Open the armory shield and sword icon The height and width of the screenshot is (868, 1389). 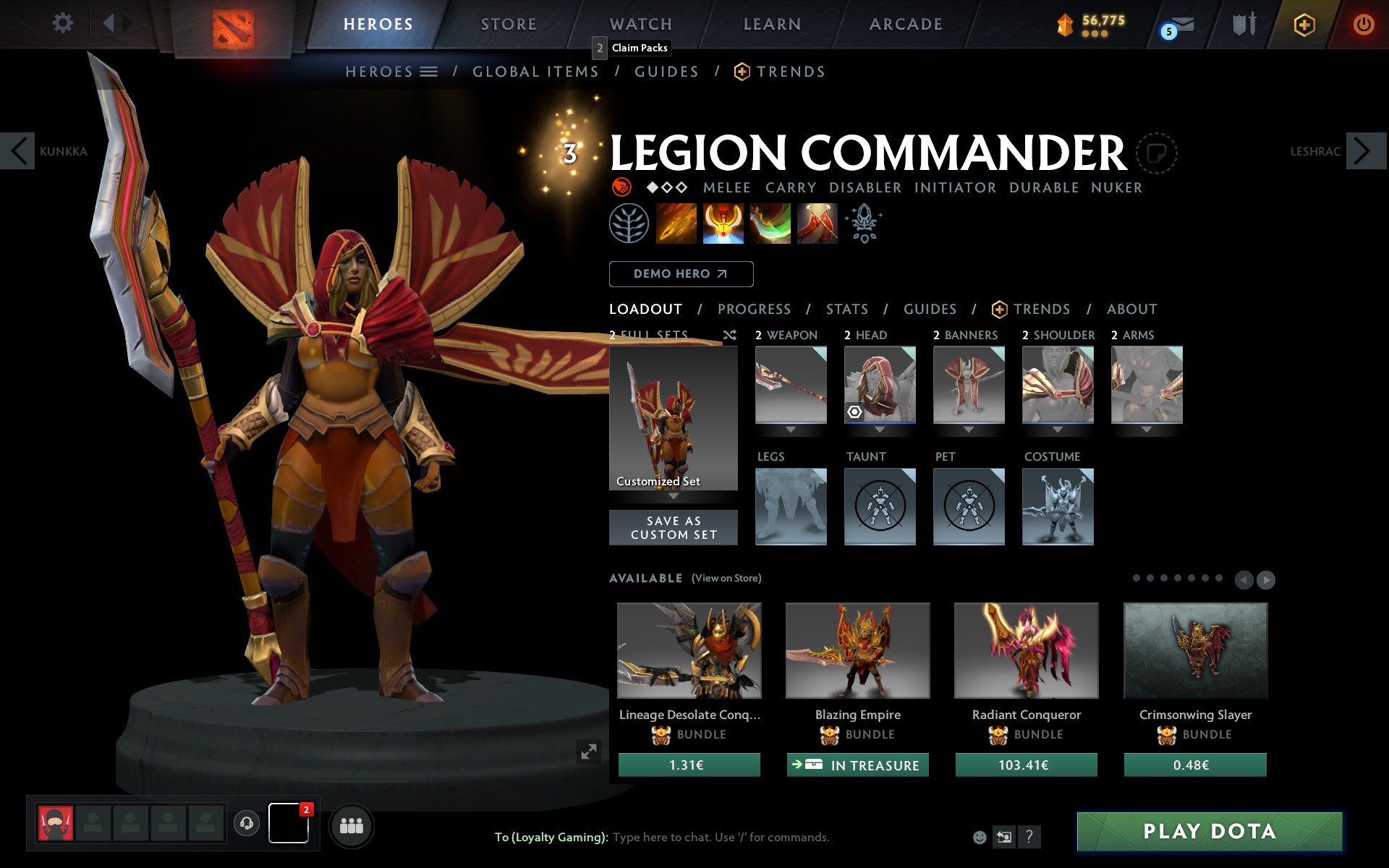coord(1244,24)
